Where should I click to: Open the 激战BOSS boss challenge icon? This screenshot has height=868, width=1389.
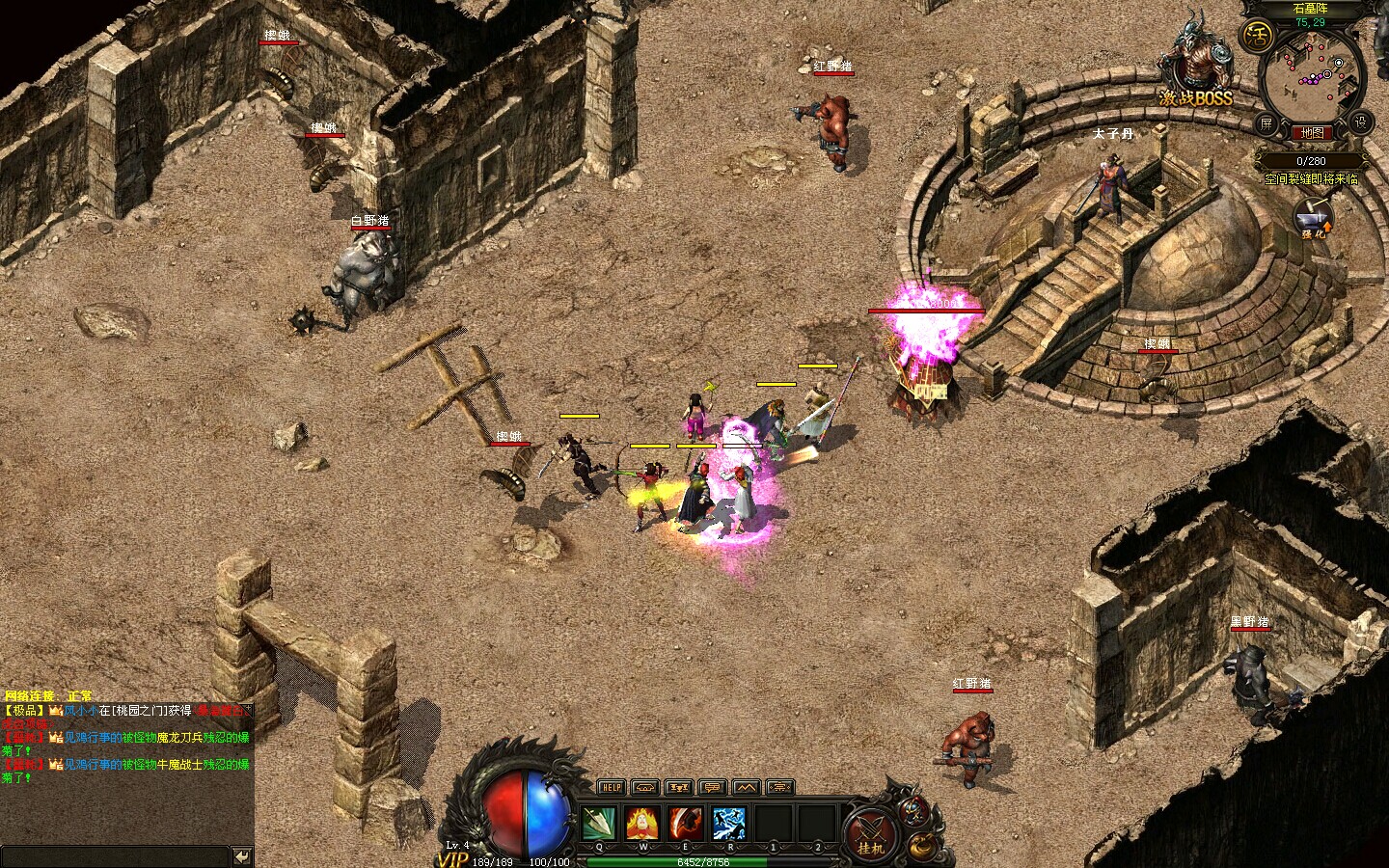pyautogui.click(x=1197, y=68)
